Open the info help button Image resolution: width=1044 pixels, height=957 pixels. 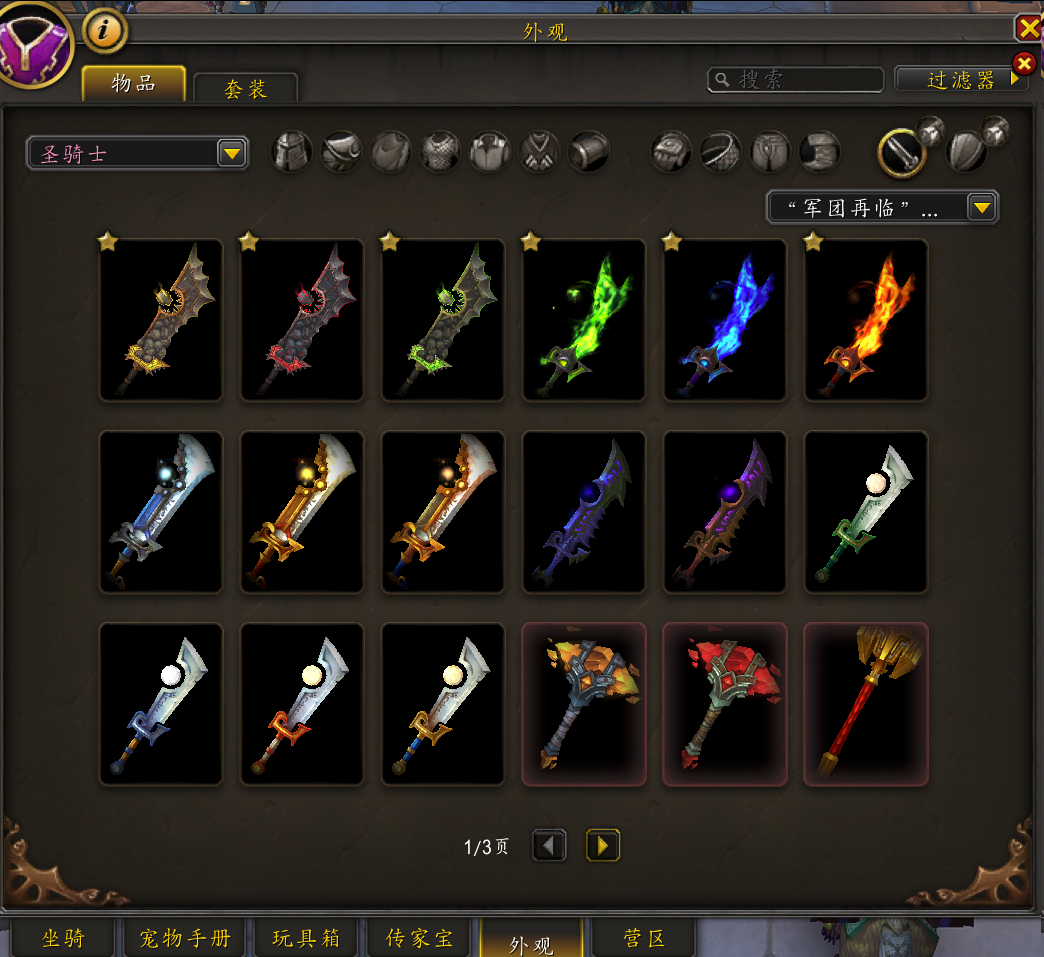(x=105, y=31)
